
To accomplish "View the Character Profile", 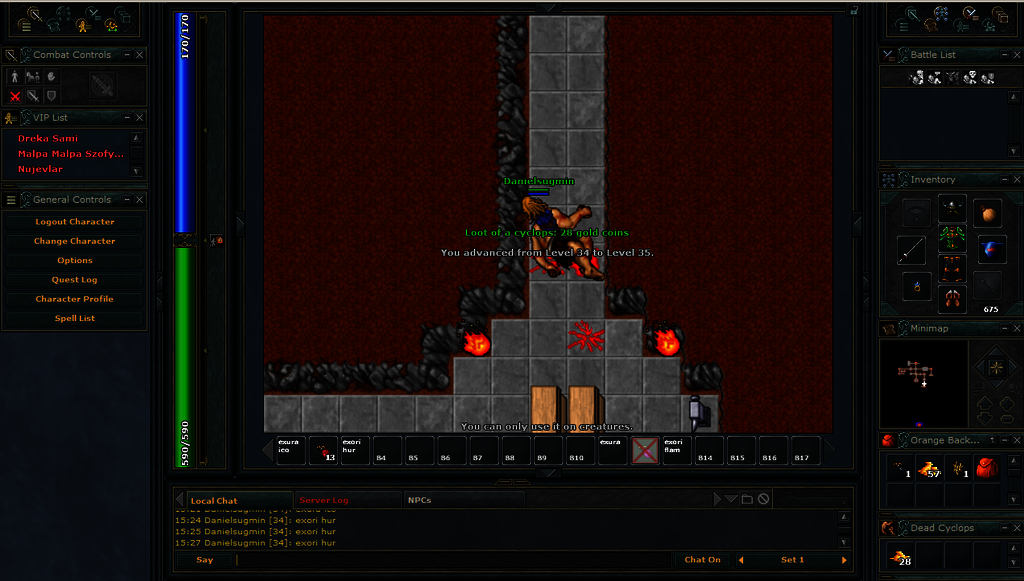I will (x=75, y=299).
